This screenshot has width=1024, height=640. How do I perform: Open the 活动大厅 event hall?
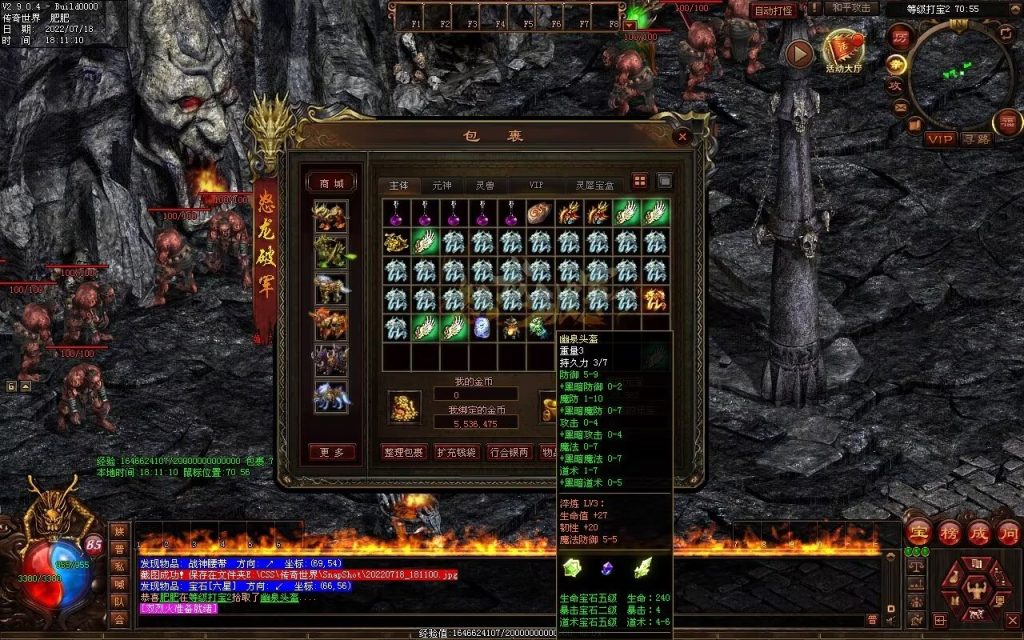tap(845, 51)
